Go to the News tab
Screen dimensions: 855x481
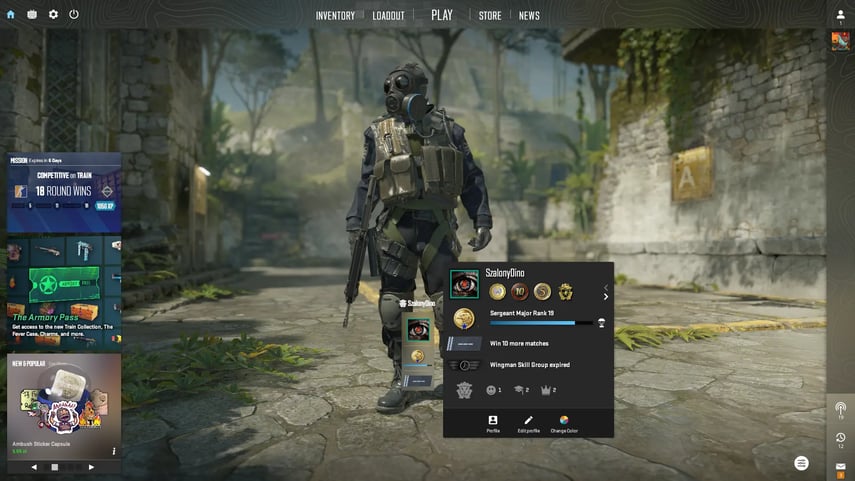point(529,16)
